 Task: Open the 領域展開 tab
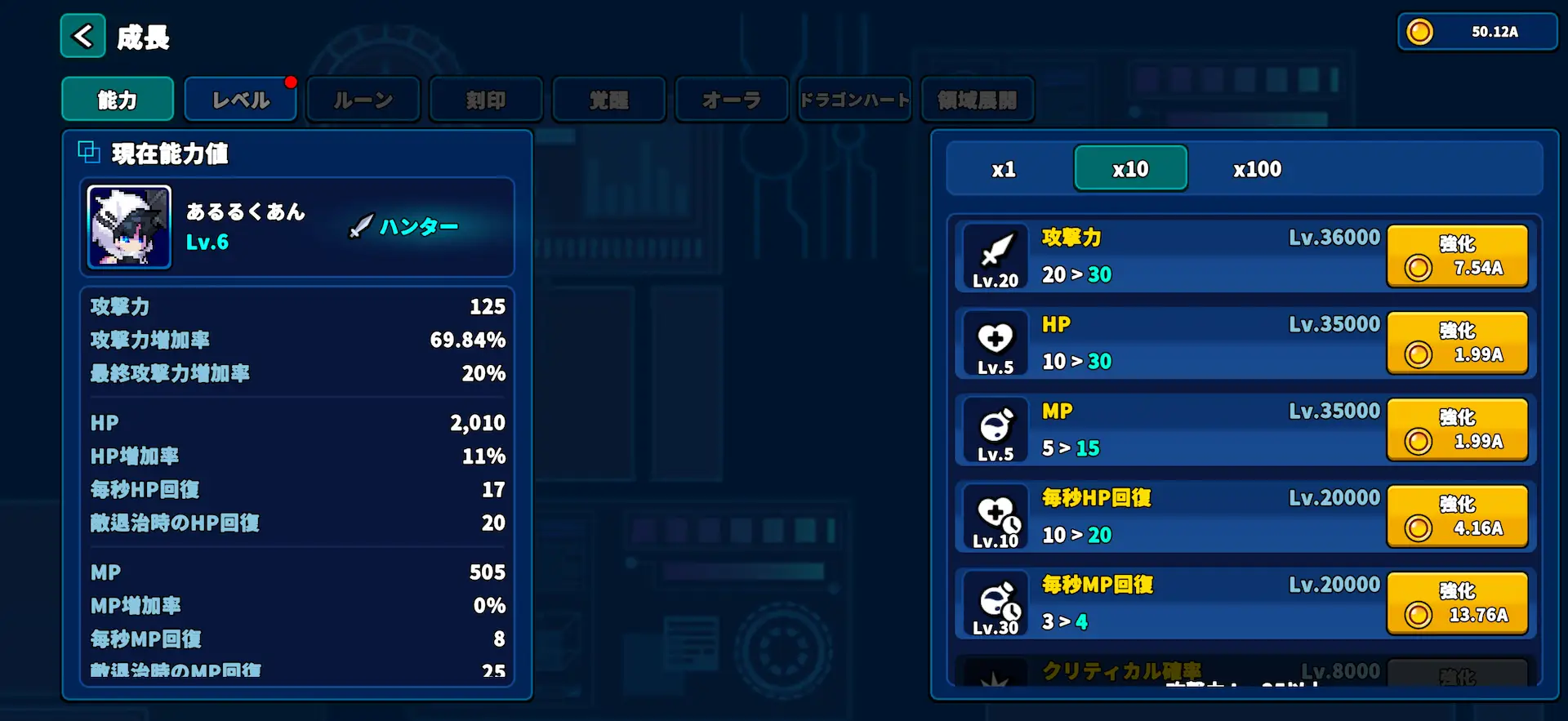[x=978, y=99]
